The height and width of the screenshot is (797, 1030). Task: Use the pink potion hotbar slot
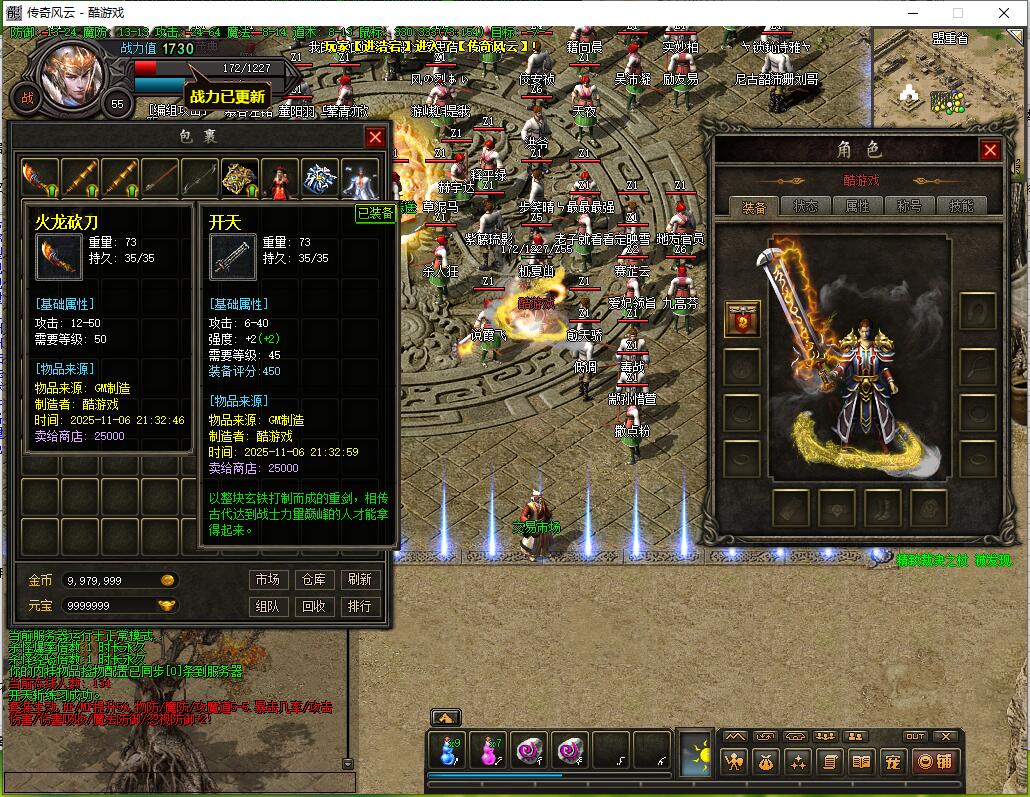pos(490,751)
